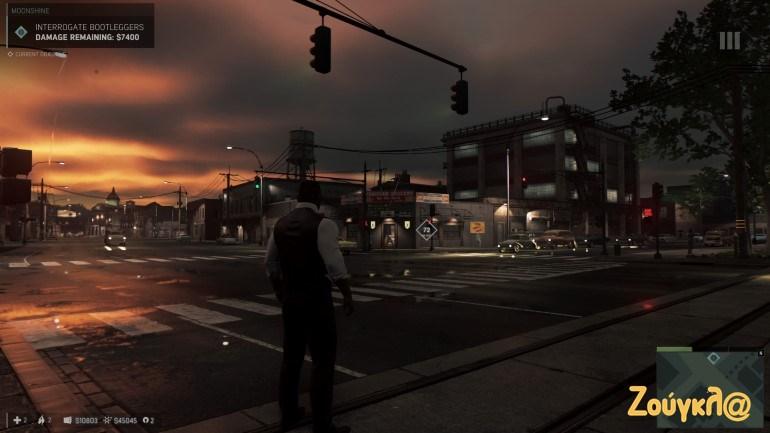Click the three vertical bars icon
Viewport: 770px width, 433px height.
tap(729, 40)
